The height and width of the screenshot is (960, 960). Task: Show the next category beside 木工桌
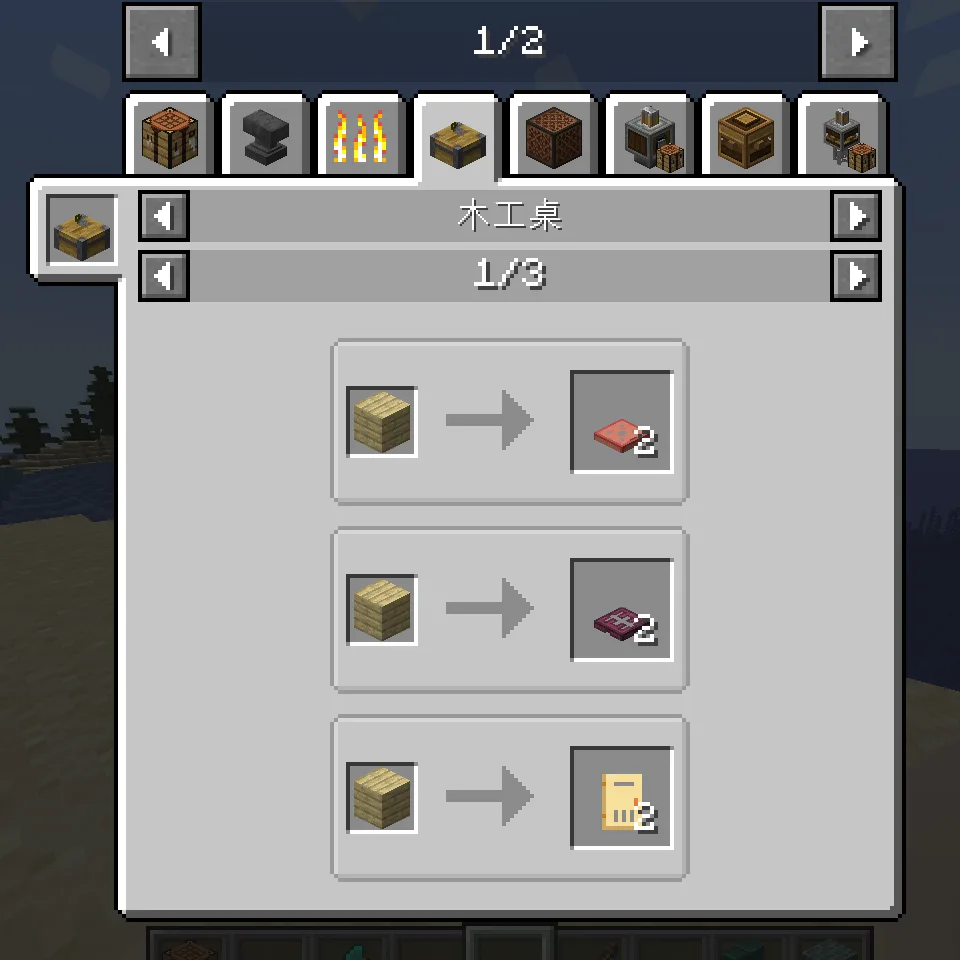856,216
